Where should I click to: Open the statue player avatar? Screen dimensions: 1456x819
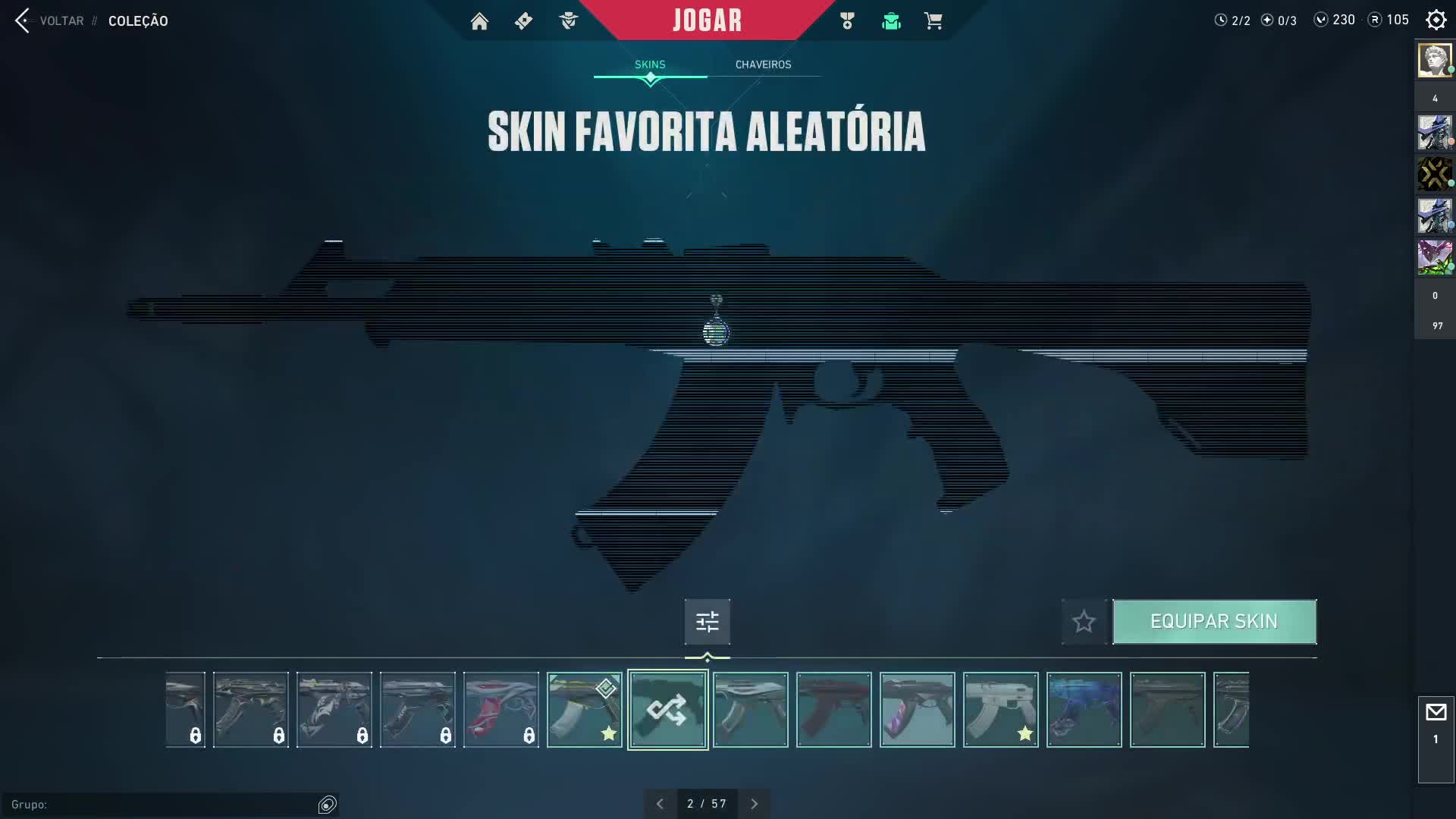[x=1434, y=60]
